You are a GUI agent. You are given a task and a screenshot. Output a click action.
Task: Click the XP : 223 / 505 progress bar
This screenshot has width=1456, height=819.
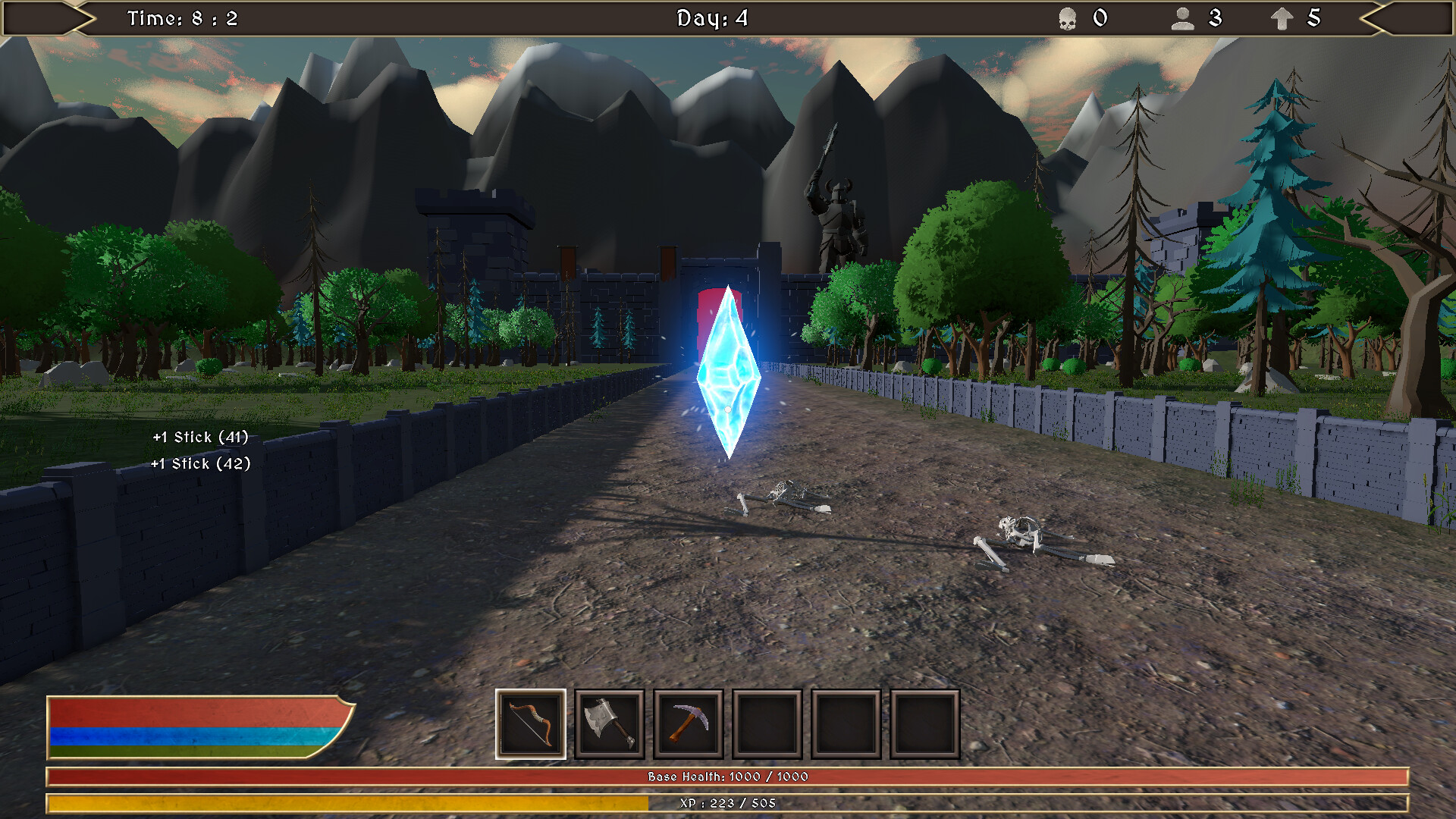pyautogui.click(x=728, y=802)
